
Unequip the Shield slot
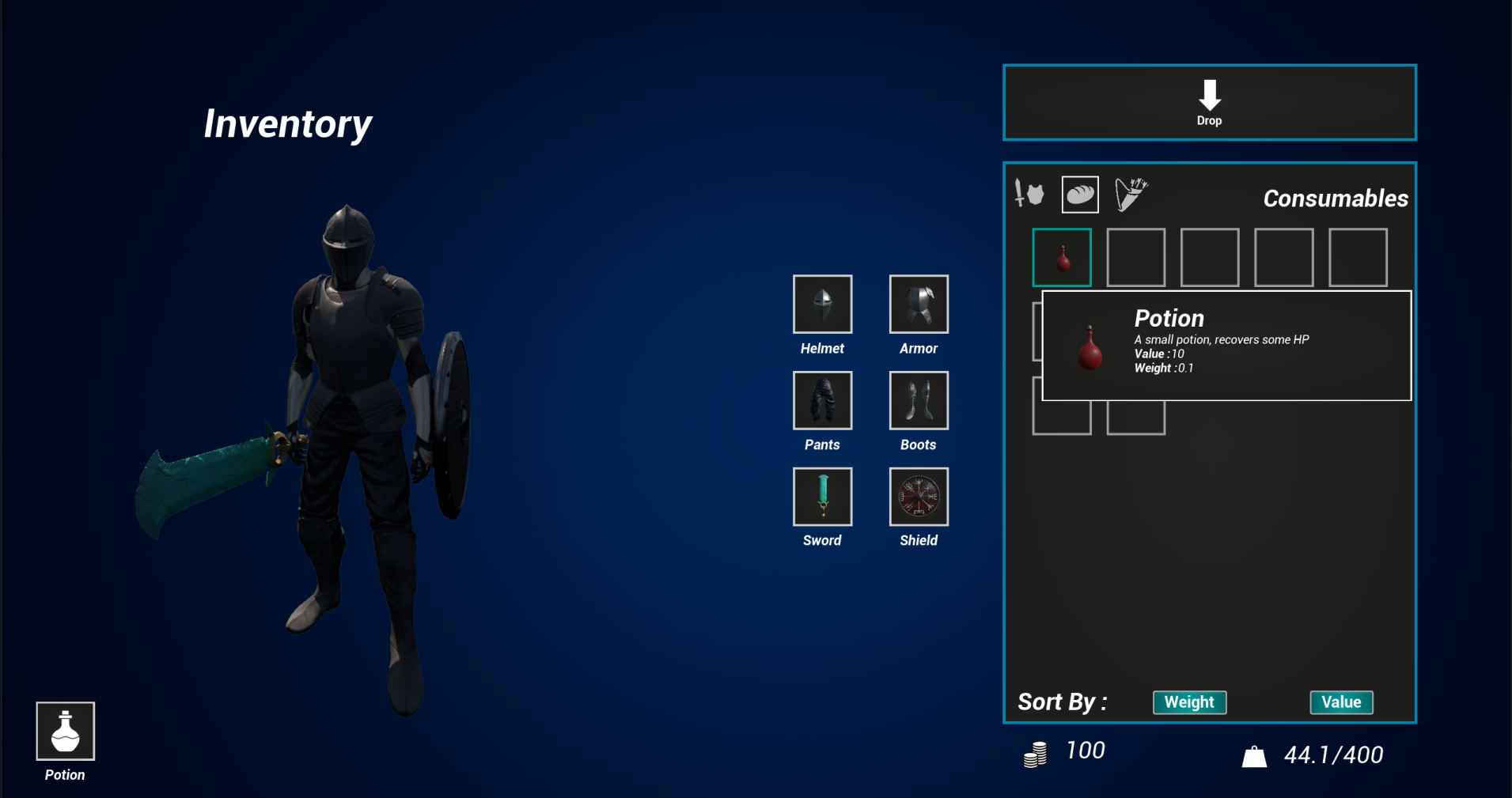click(918, 497)
